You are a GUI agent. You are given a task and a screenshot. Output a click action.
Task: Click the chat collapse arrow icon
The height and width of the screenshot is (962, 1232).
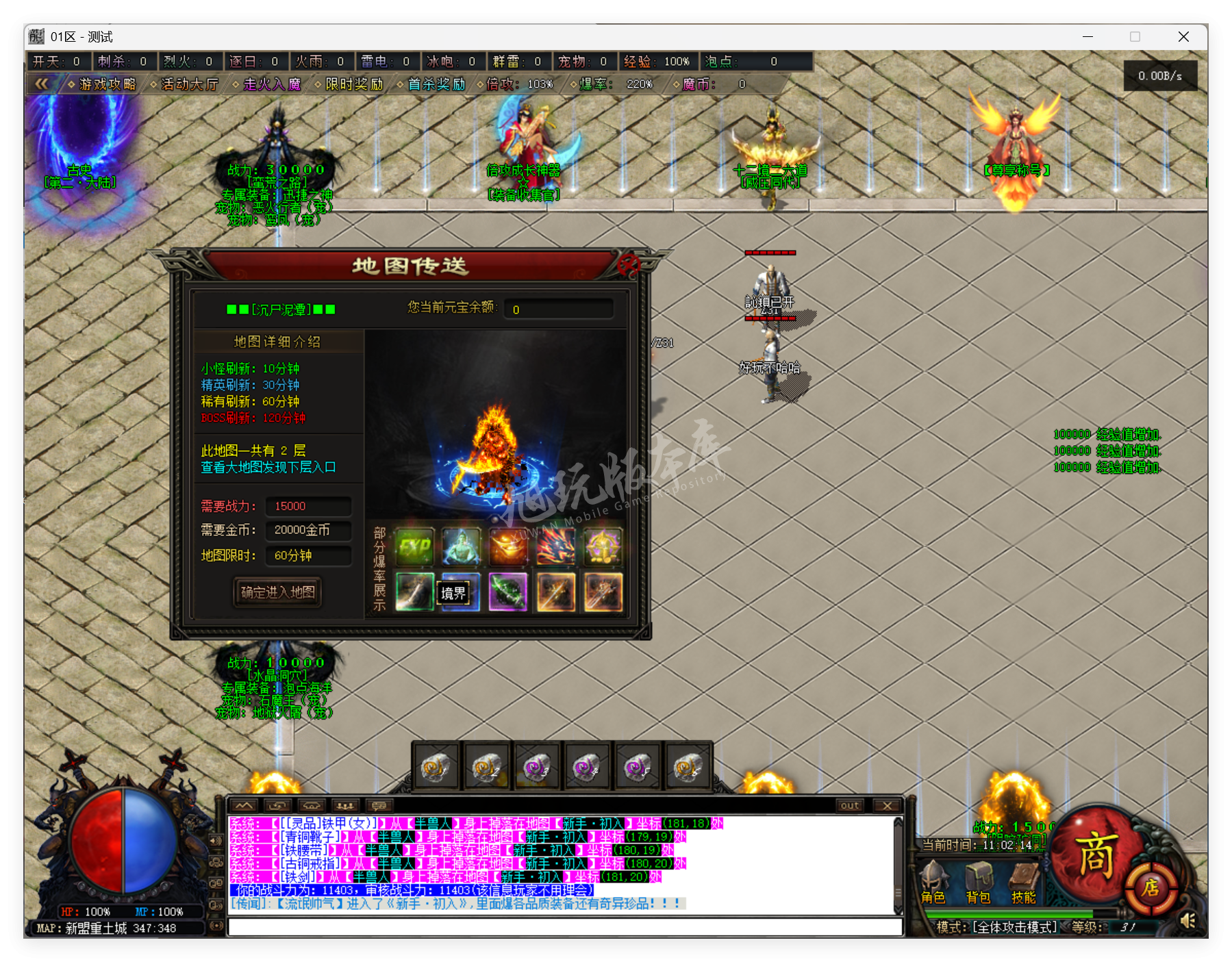(x=243, y=805)
